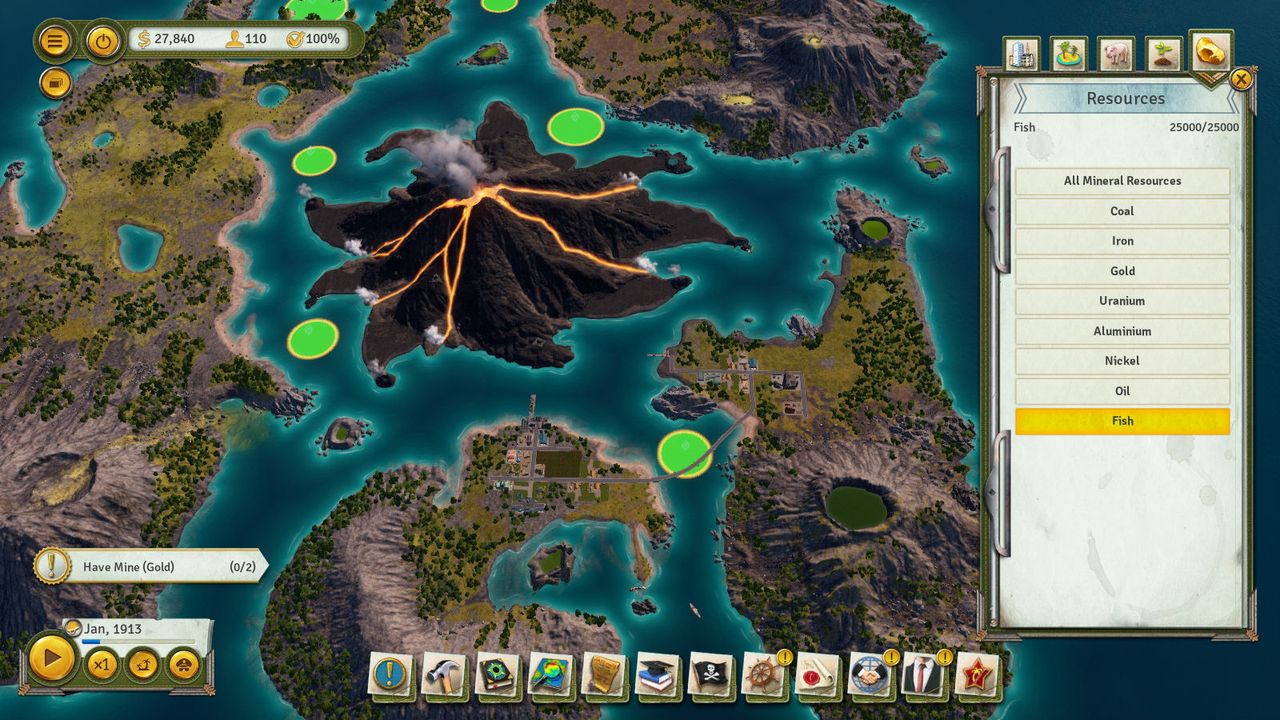
Task: Open the ship wheel toolbar icon
Action: (x=764, y=675)
